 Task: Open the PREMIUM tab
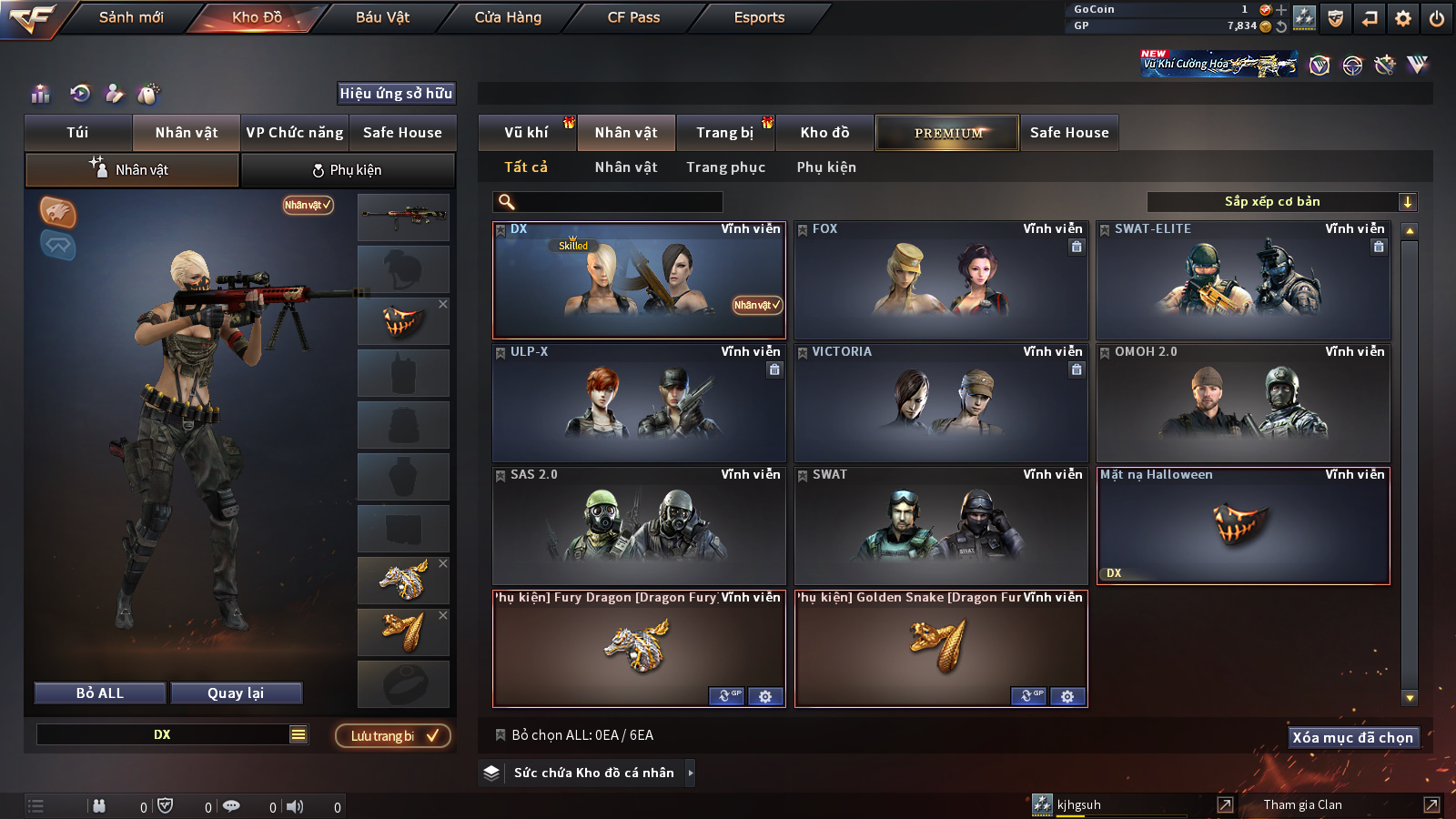(x=947, y=133)
